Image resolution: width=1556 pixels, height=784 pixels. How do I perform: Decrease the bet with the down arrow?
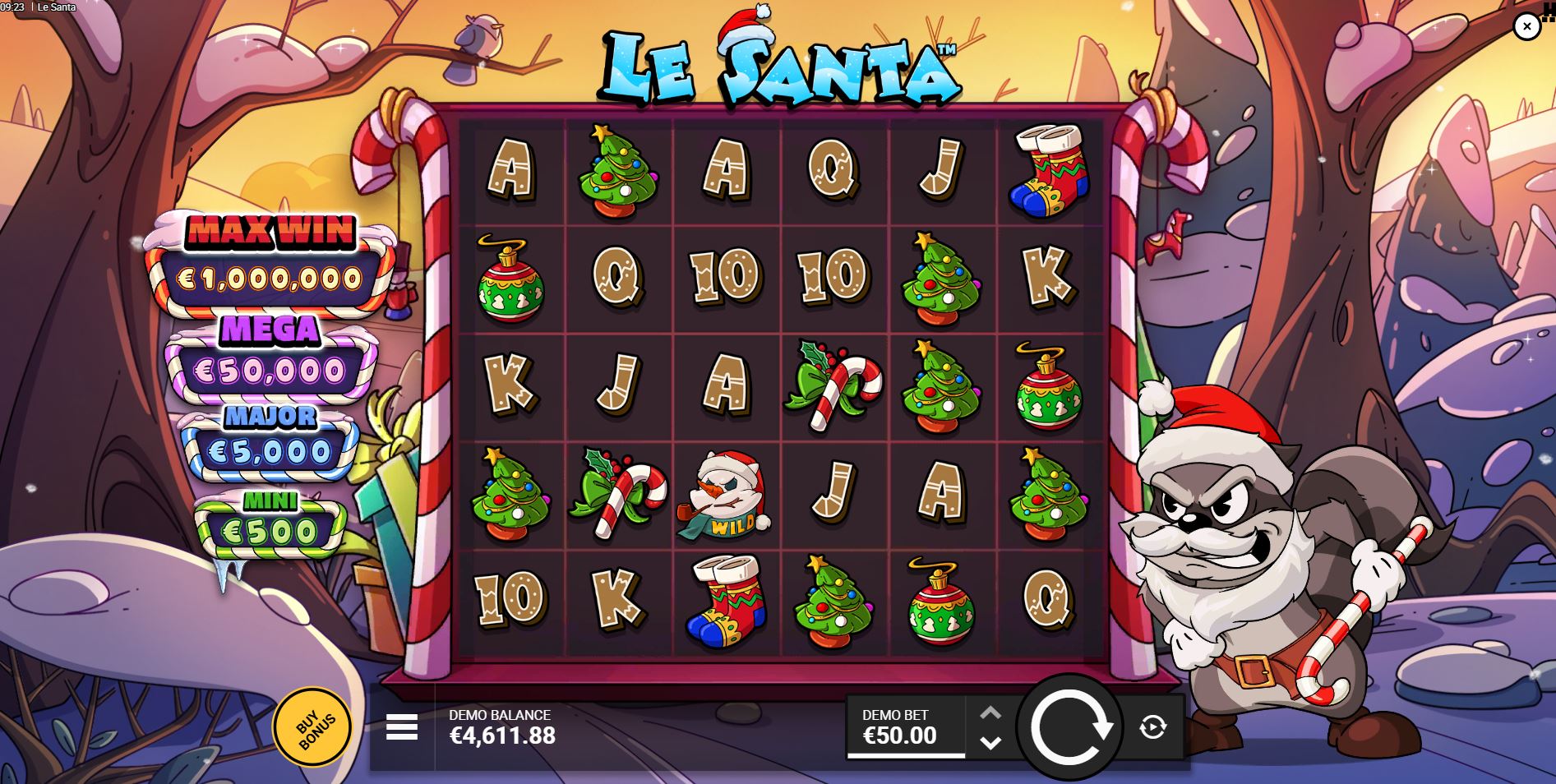(990, 742)
